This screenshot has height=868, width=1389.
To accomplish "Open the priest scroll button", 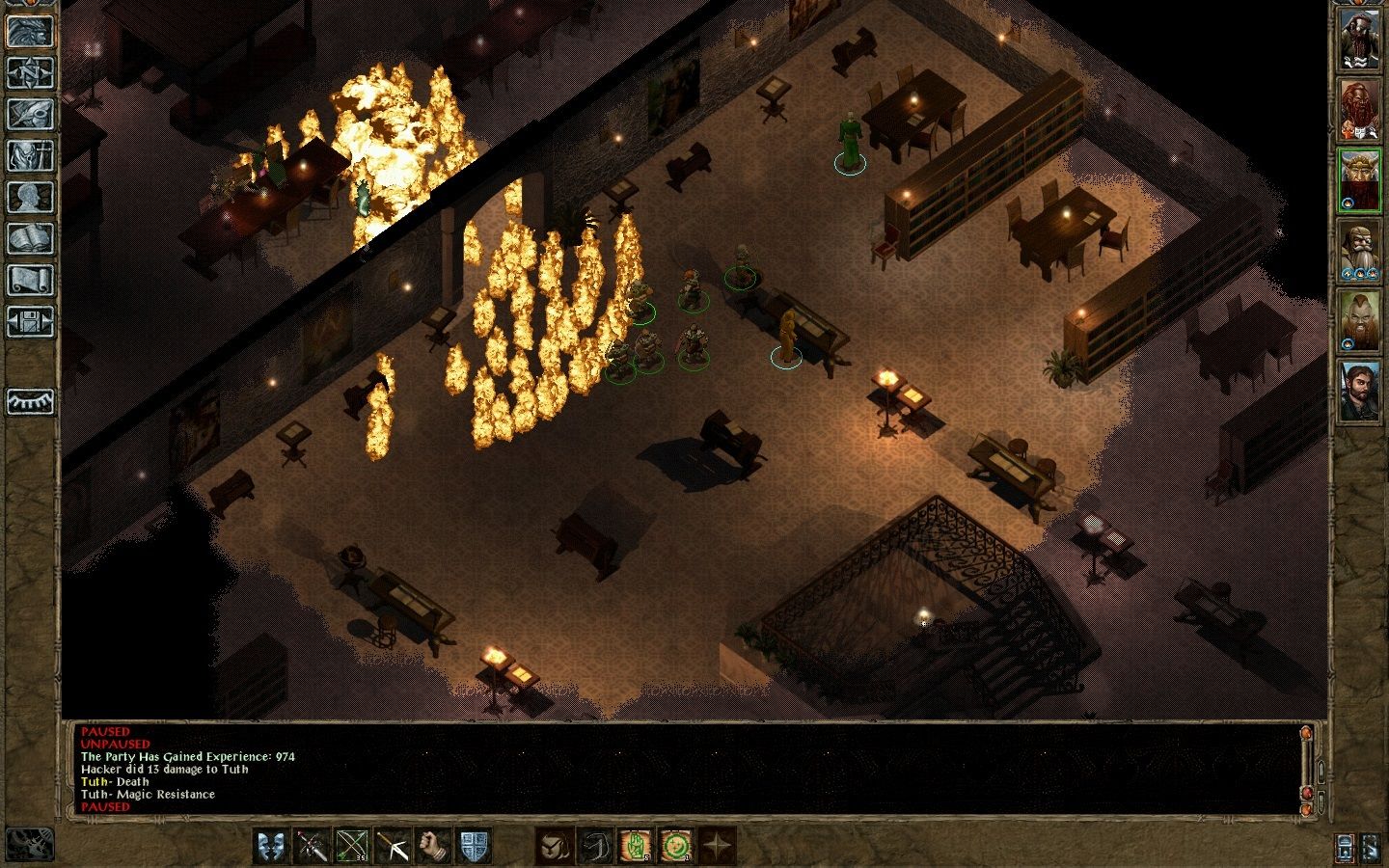I will 31,280.
